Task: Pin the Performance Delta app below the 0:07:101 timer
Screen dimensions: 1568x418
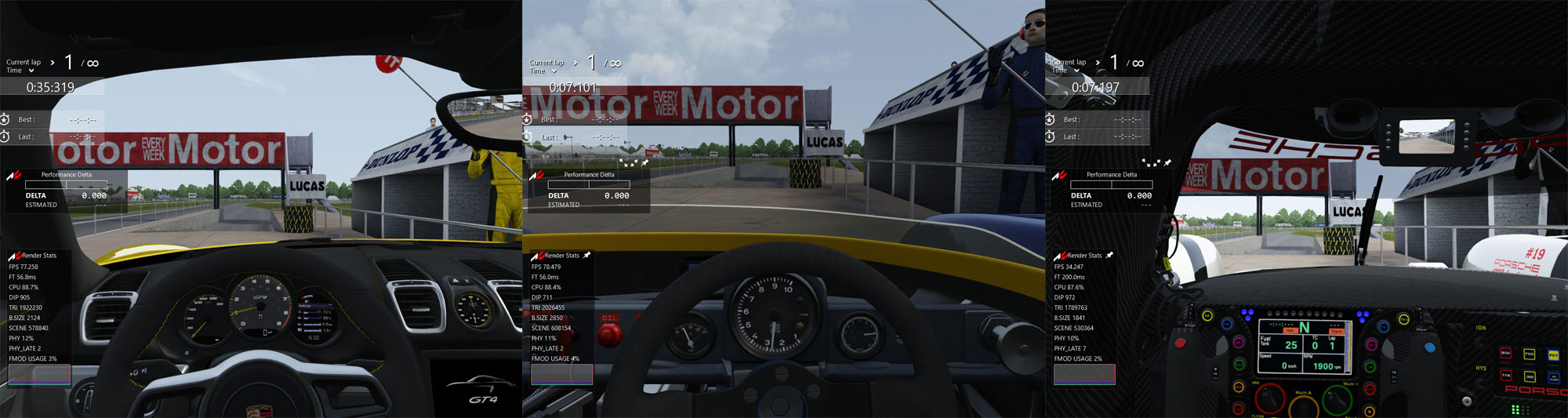Action: tap(644, 162)
